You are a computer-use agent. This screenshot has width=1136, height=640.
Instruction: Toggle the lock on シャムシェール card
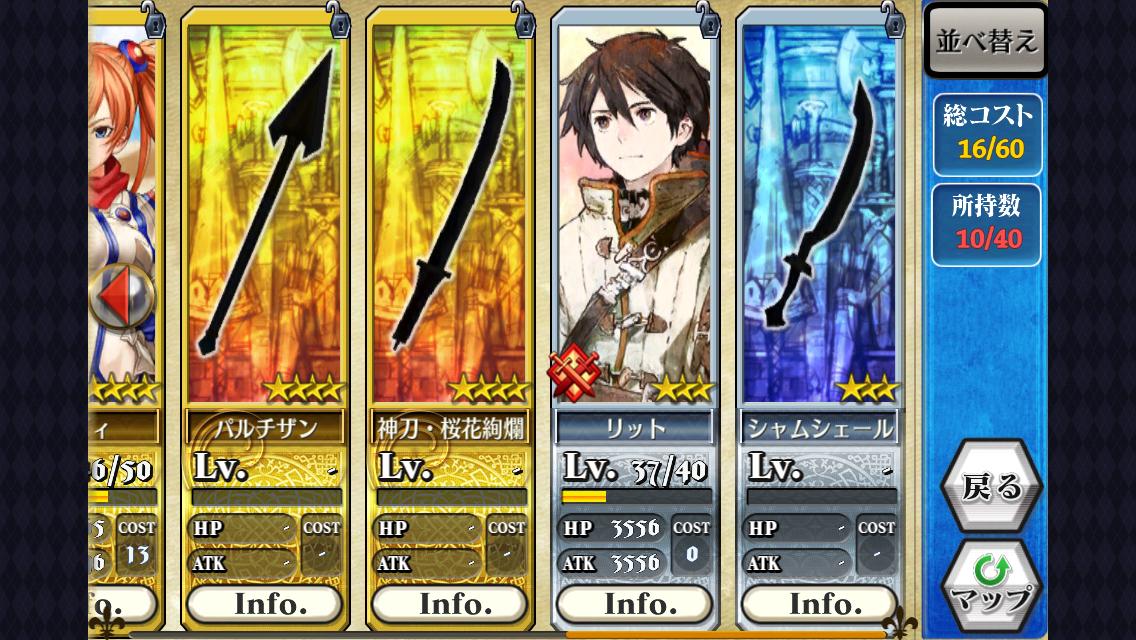893,17
